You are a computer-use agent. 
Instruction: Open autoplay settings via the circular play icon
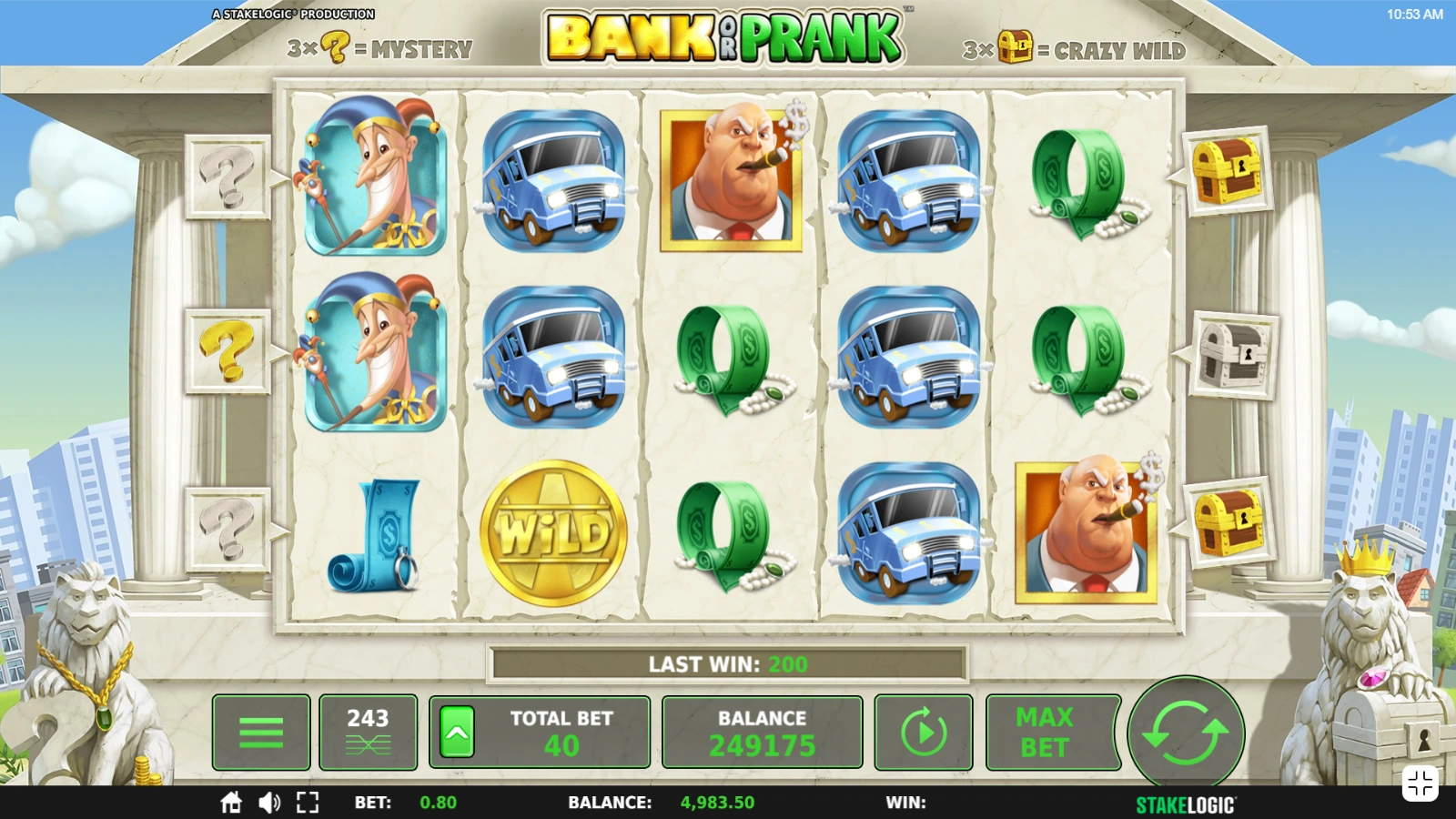pyautogui.click(x=923, y=731)
